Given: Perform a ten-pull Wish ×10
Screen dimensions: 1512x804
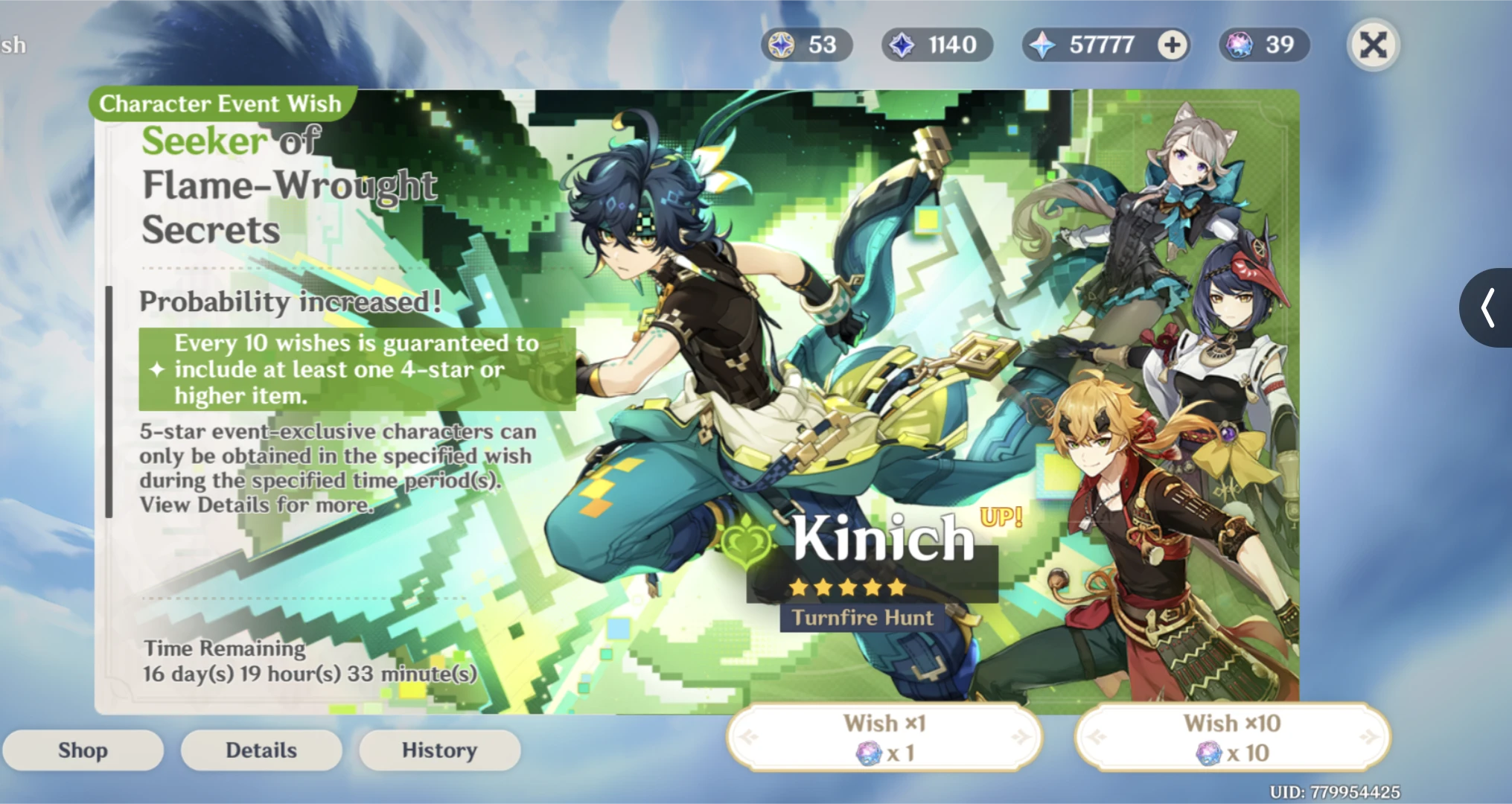Looking at the screenshot, I should [1232, 736].
